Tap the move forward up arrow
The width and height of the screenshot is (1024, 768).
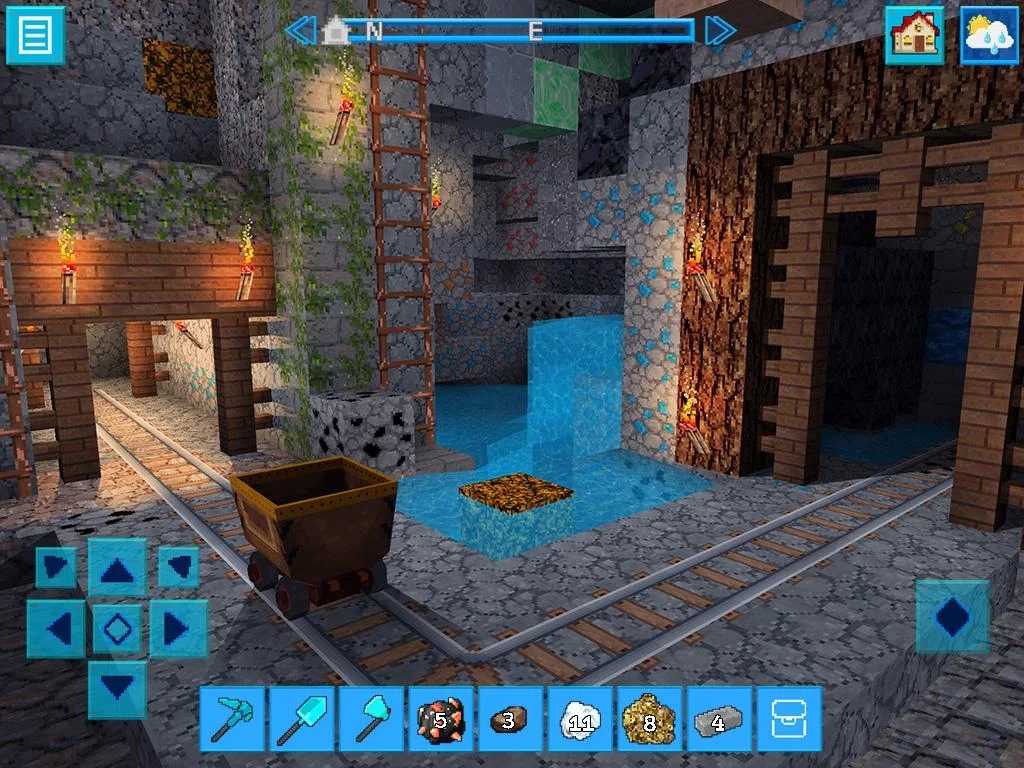pos(117,569)
